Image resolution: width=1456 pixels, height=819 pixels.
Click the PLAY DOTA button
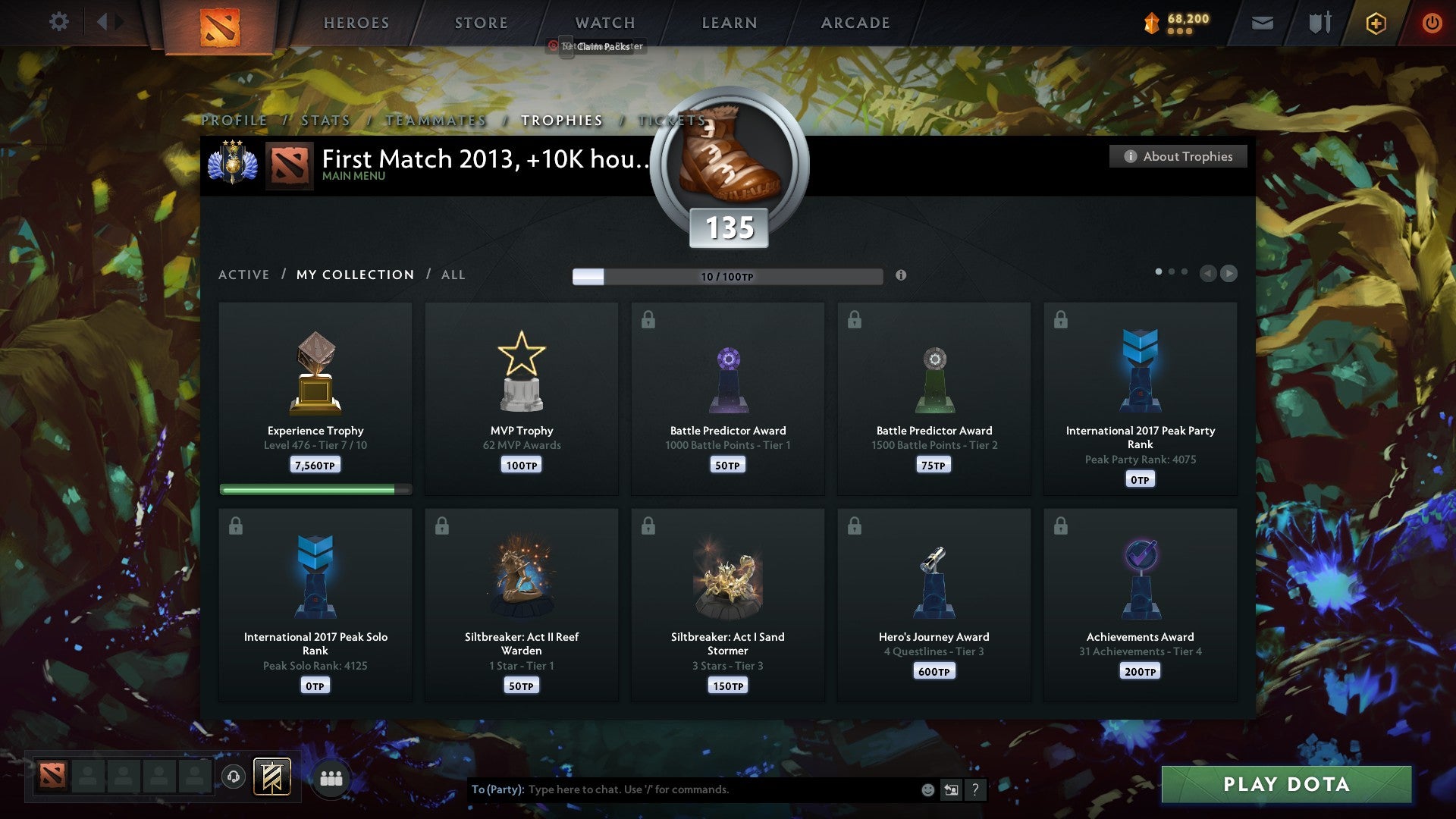pos(1286,785)
